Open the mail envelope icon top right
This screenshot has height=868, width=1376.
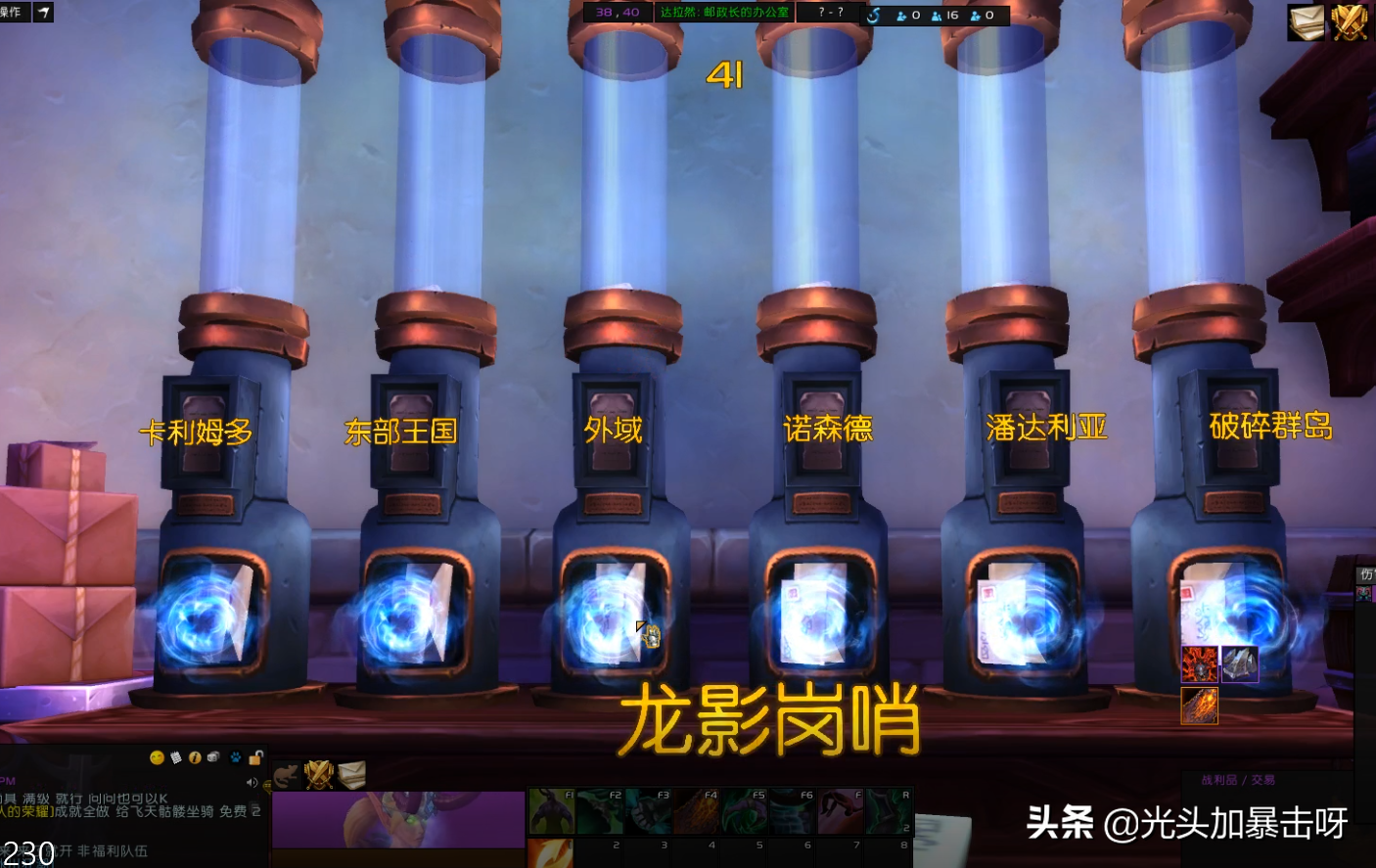click(x=1304, y=22)
